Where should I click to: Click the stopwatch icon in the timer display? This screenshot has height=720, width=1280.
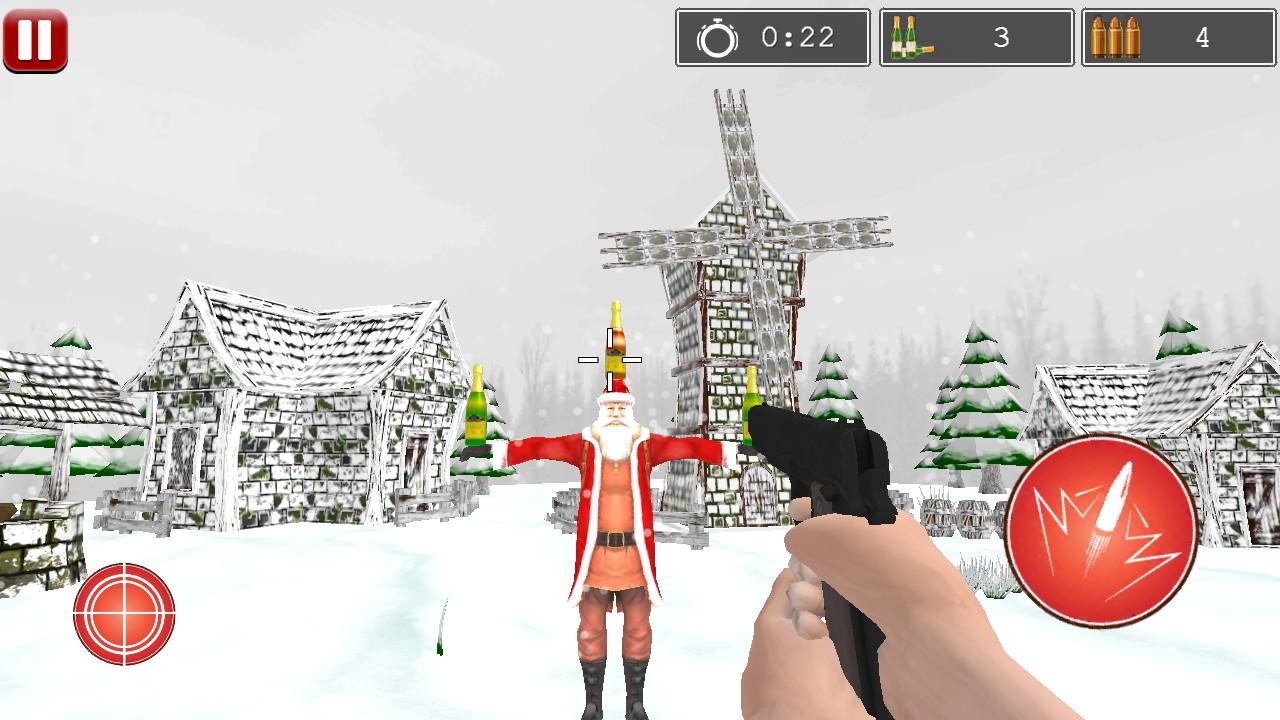point(717,38)
